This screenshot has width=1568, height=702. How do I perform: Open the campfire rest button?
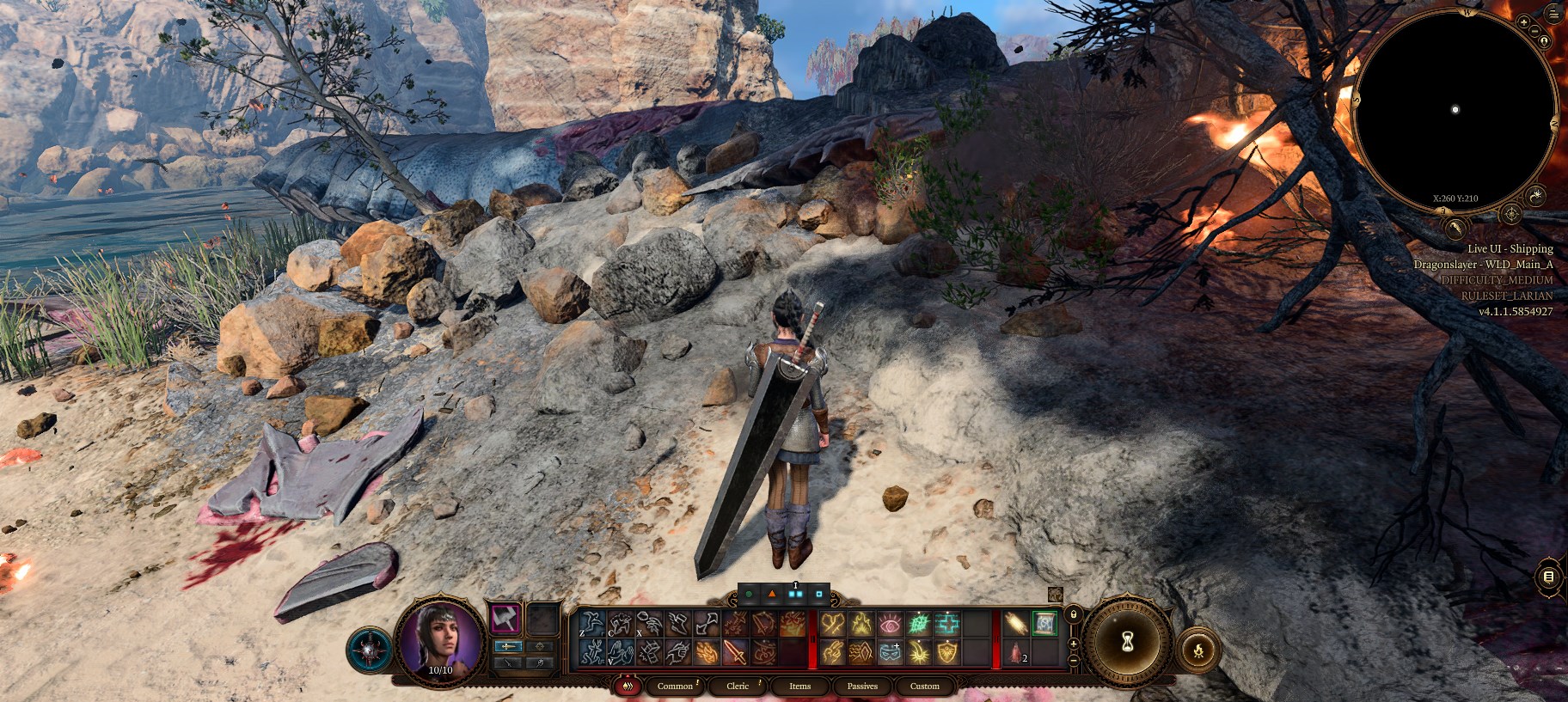(1198, 650)
